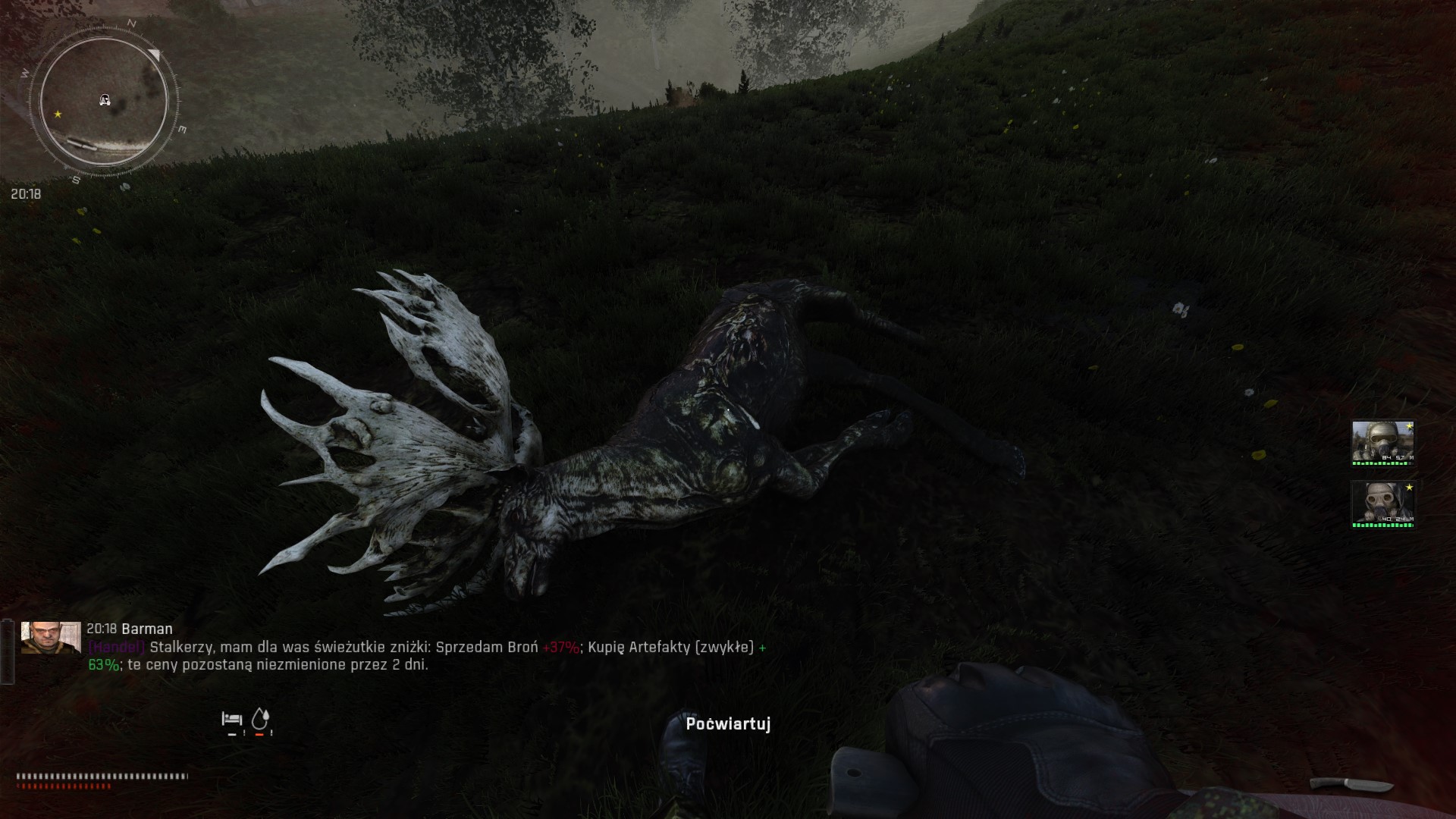This screenshot has width=1456, height=819.
Task: Select the hooded gas mask squad portrait
Action: point(1382,502)
